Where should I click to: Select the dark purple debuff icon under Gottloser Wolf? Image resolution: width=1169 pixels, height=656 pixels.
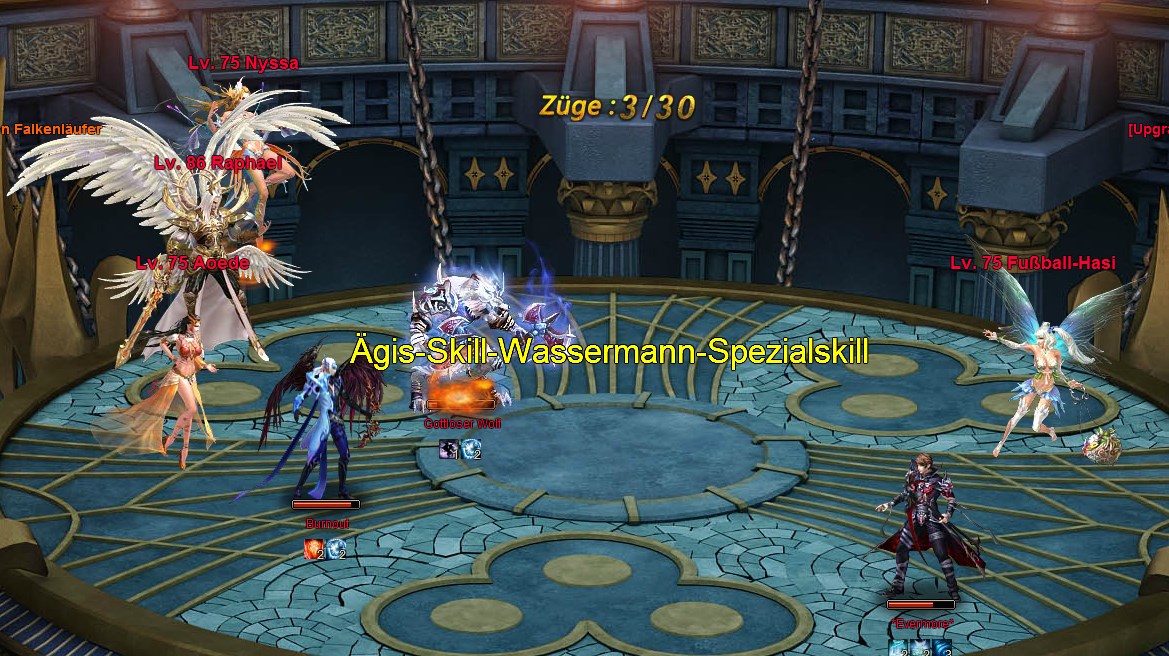[449, 450]
